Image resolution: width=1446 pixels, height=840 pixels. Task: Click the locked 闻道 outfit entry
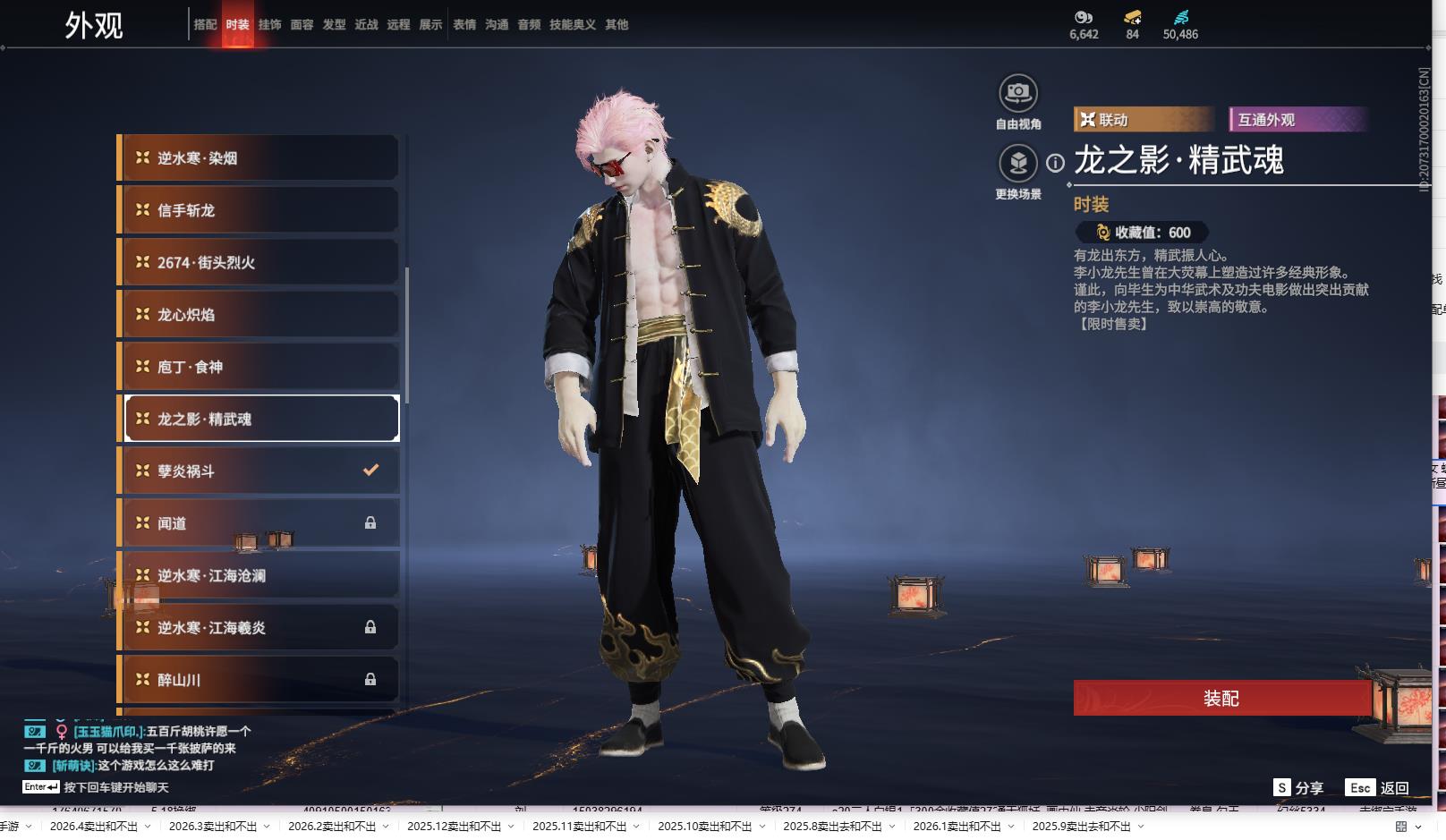click(259, 523)
